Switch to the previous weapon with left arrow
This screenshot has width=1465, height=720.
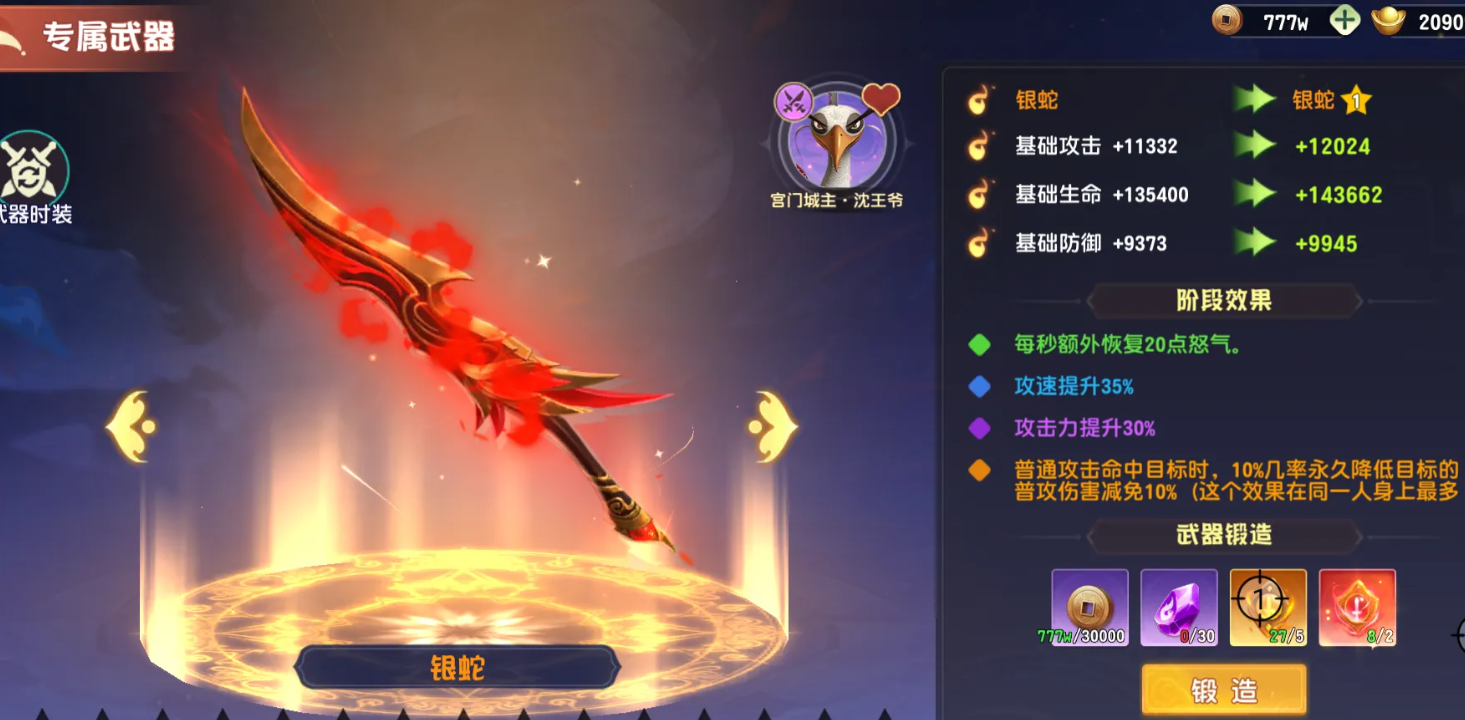(132, 427)
